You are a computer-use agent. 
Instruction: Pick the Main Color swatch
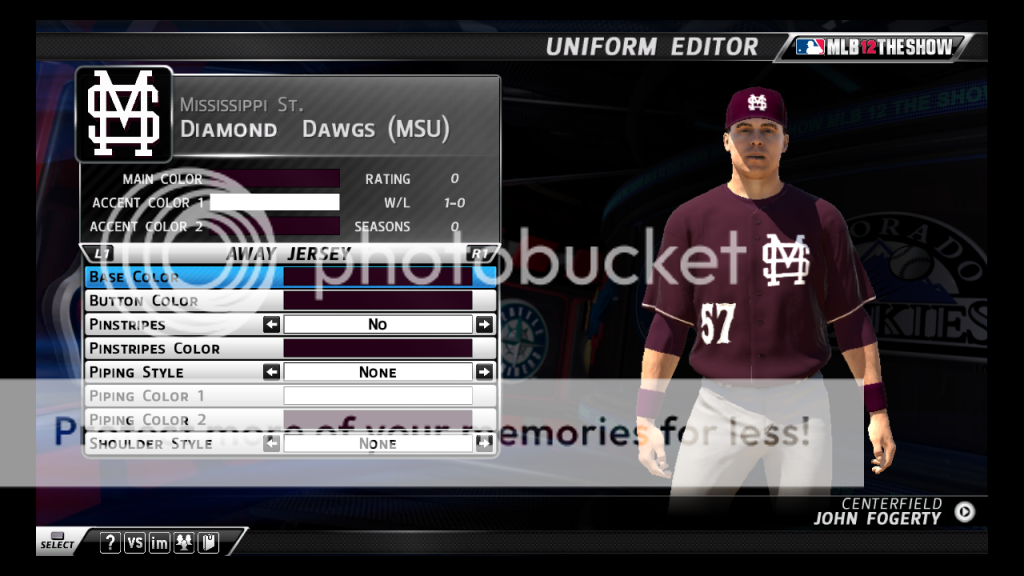275,179
